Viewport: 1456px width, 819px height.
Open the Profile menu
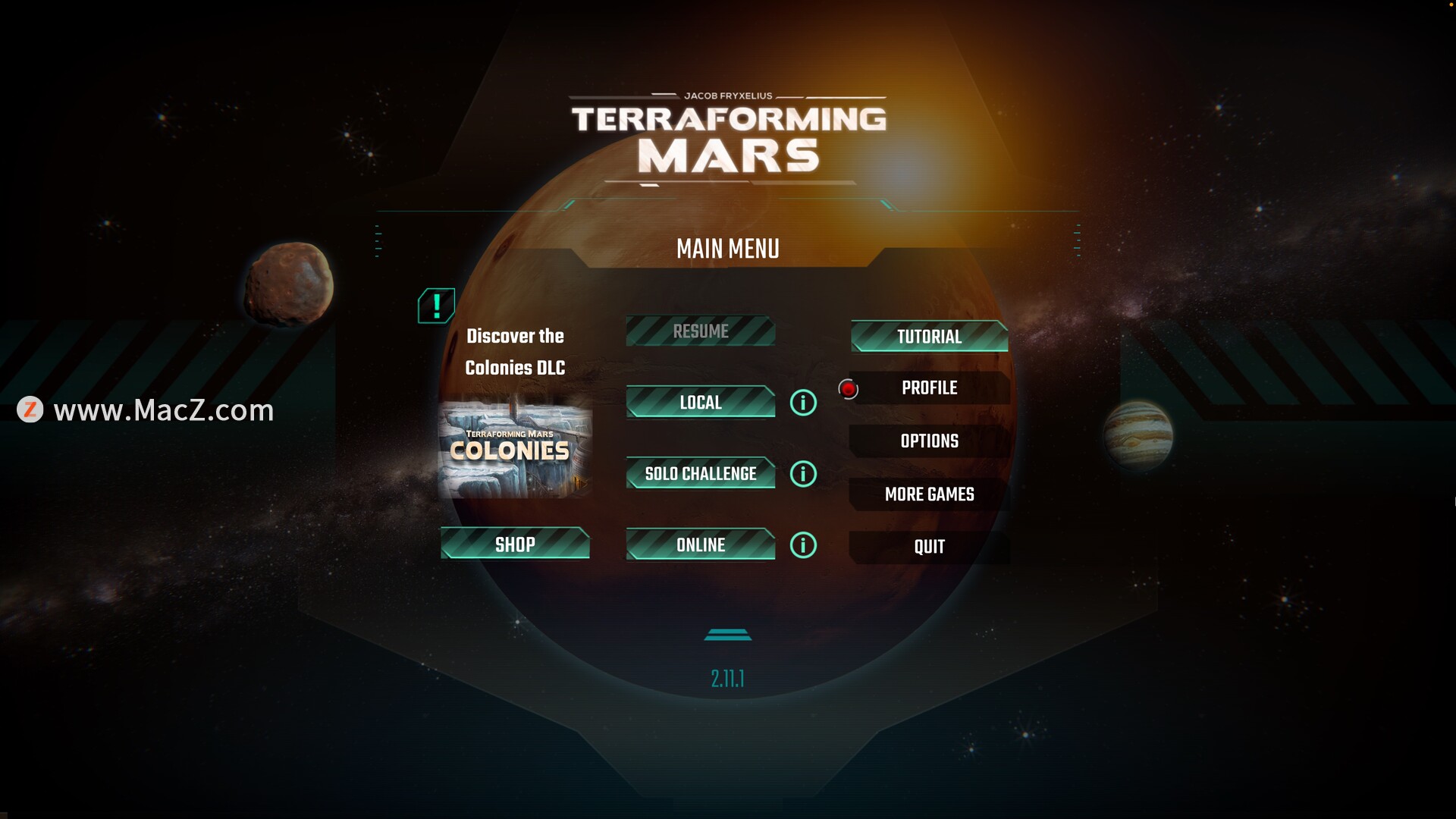929,388
